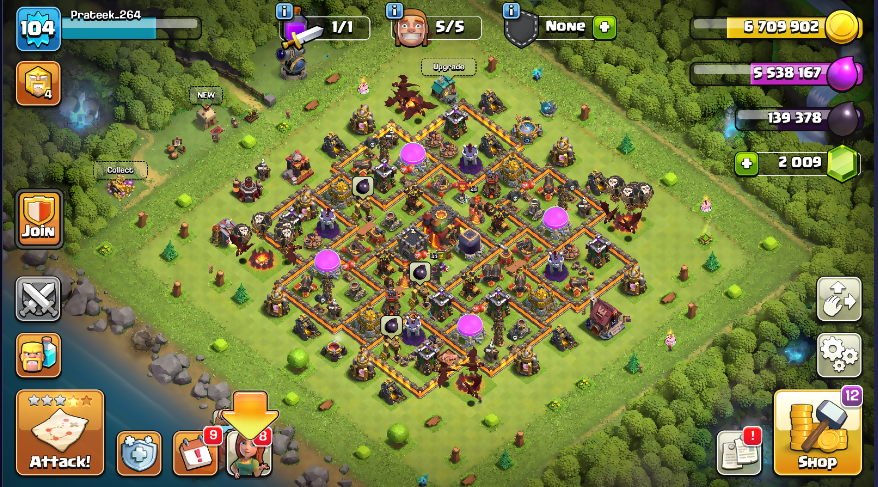Tap the Collect bubble over the loot cart
The width and height of the screenshot is (878, 487).
point(120,170)
